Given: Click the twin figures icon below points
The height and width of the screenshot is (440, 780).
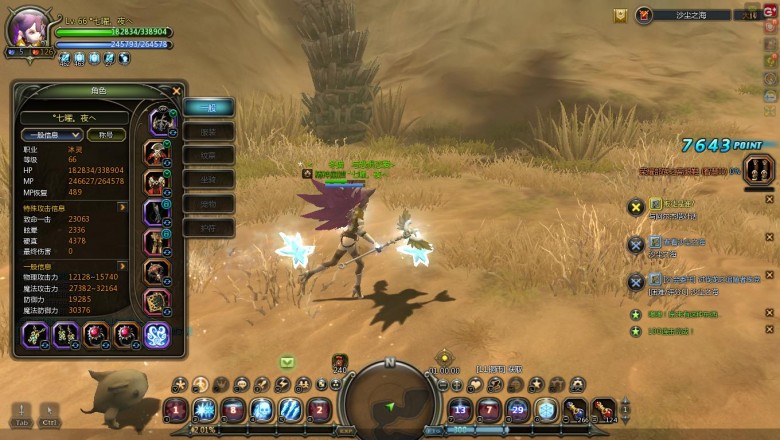Looking at the screenshot, I should click(759, 168).
